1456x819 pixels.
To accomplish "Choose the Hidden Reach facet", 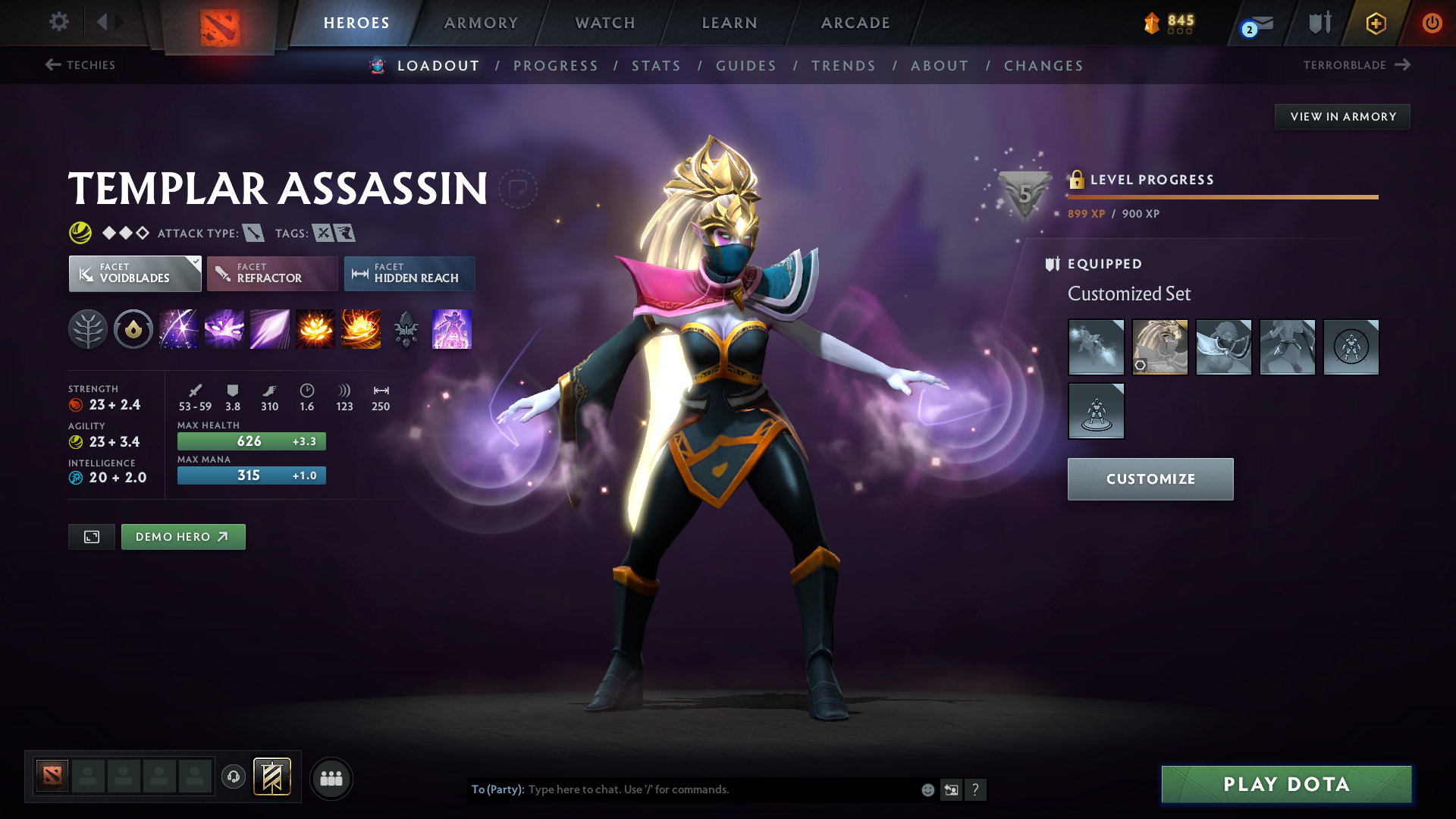I will [409, 274].
